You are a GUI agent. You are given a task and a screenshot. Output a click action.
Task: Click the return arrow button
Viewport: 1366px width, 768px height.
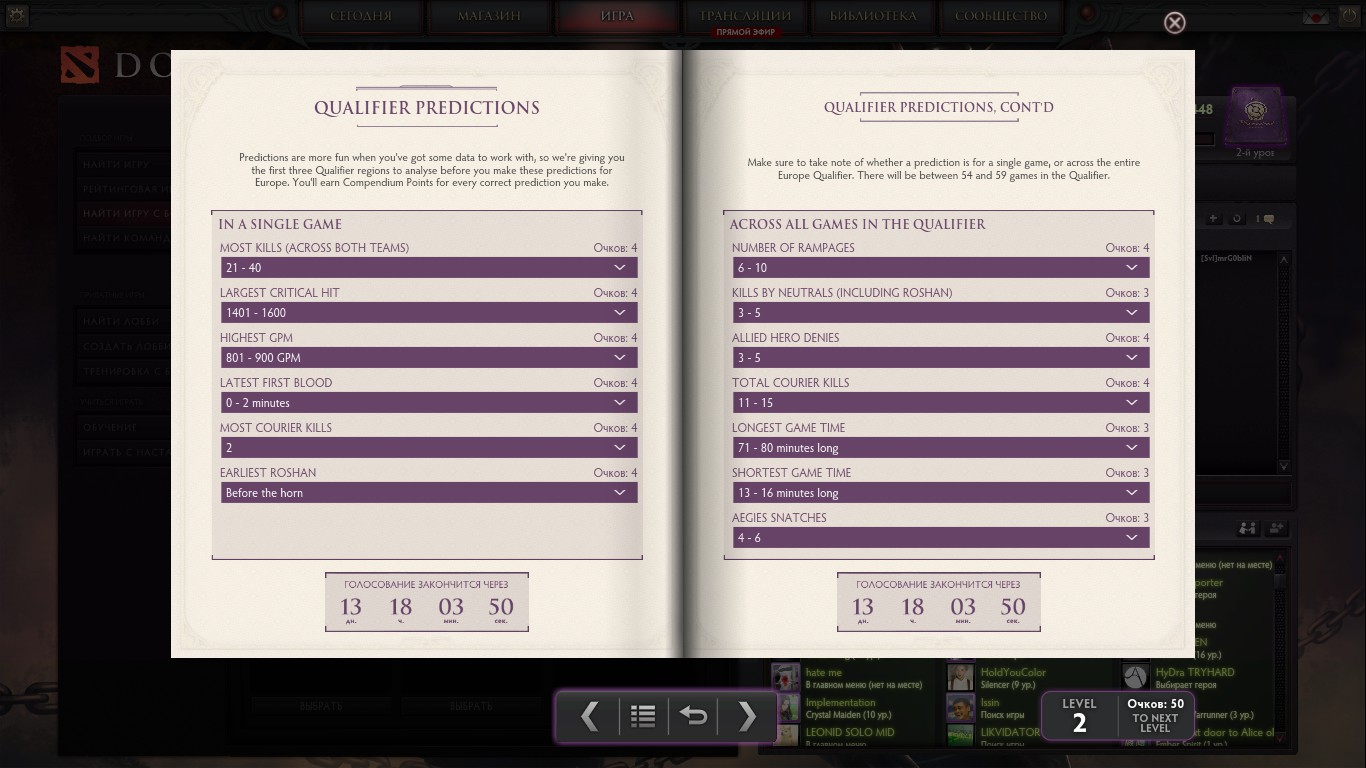click(694, 716)
